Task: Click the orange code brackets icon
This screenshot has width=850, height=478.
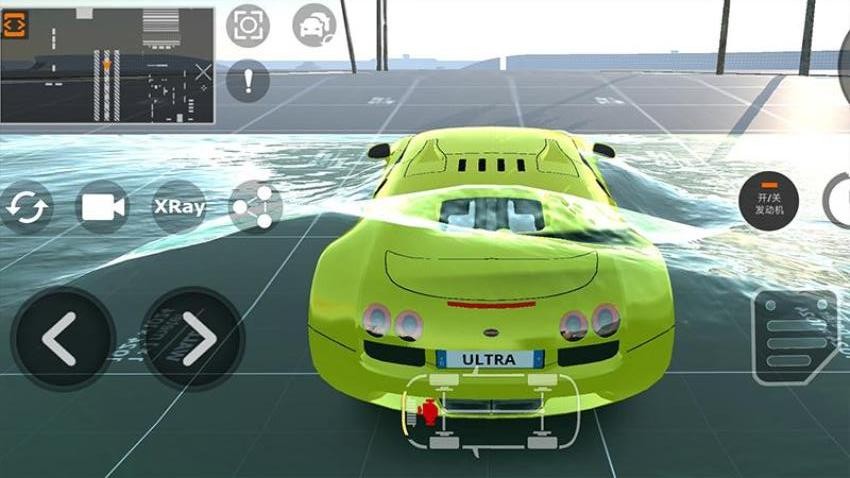Action: point(15,25)
